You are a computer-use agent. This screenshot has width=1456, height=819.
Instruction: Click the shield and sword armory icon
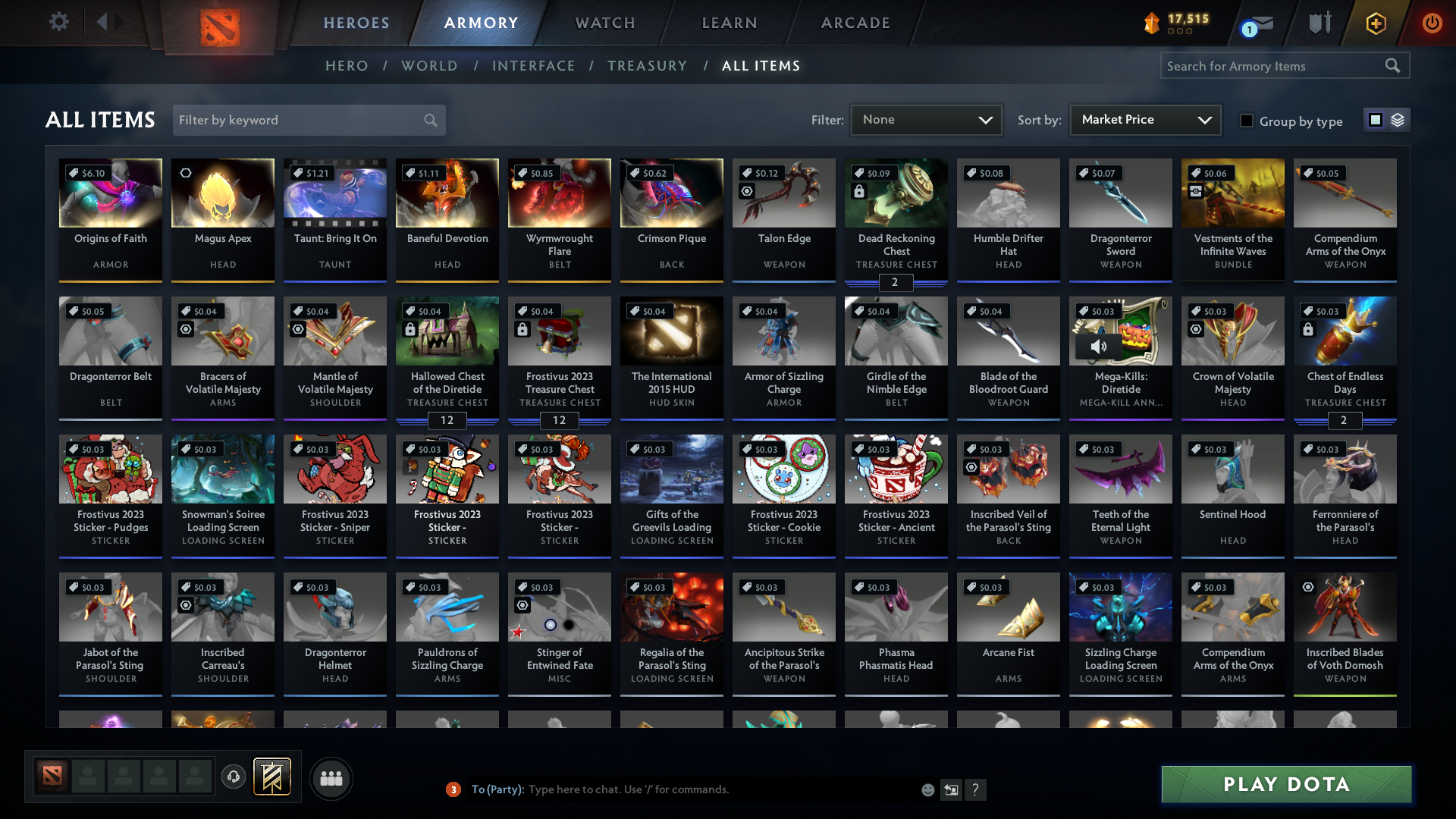tap(1319, 23)
